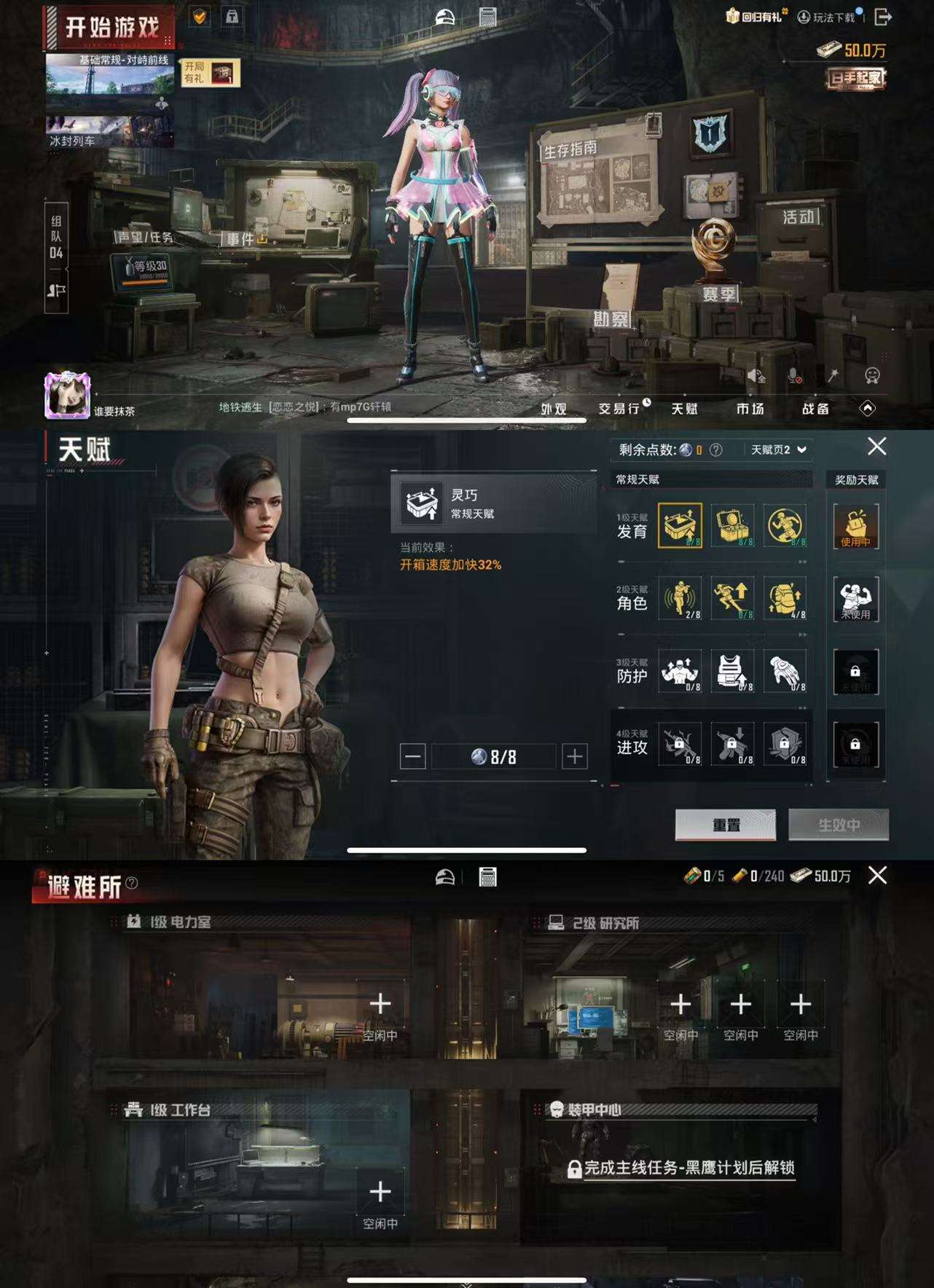Select the armor vest talent in 防护 row

(734, 672)
